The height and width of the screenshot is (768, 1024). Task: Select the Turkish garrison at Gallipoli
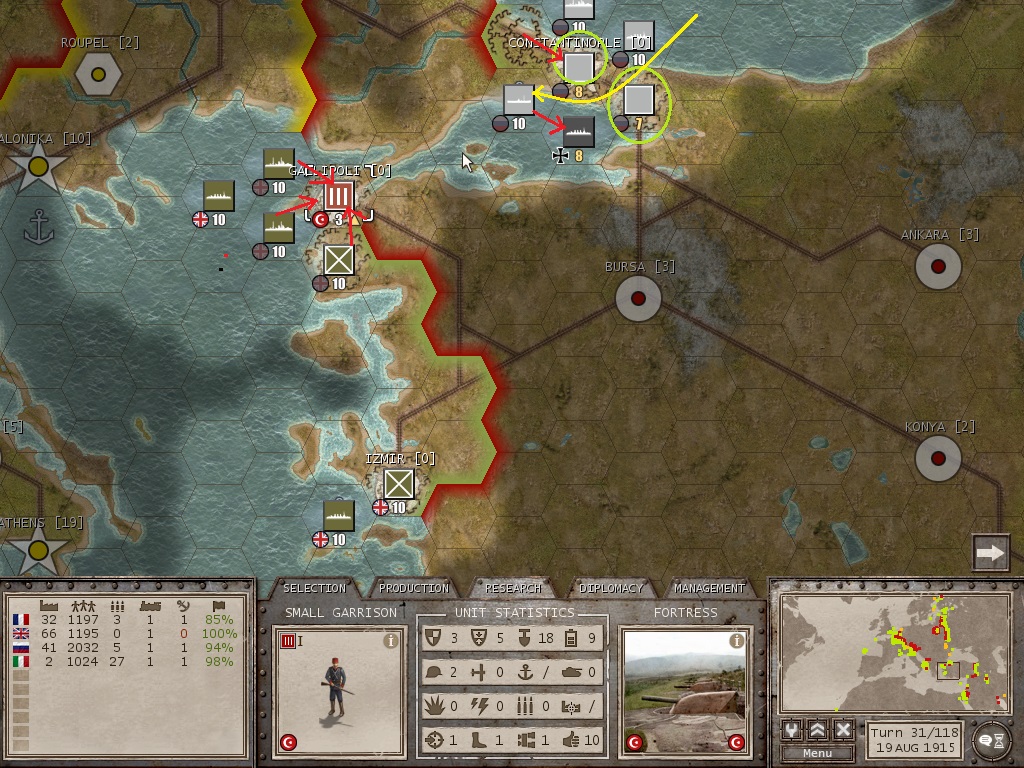339,196
